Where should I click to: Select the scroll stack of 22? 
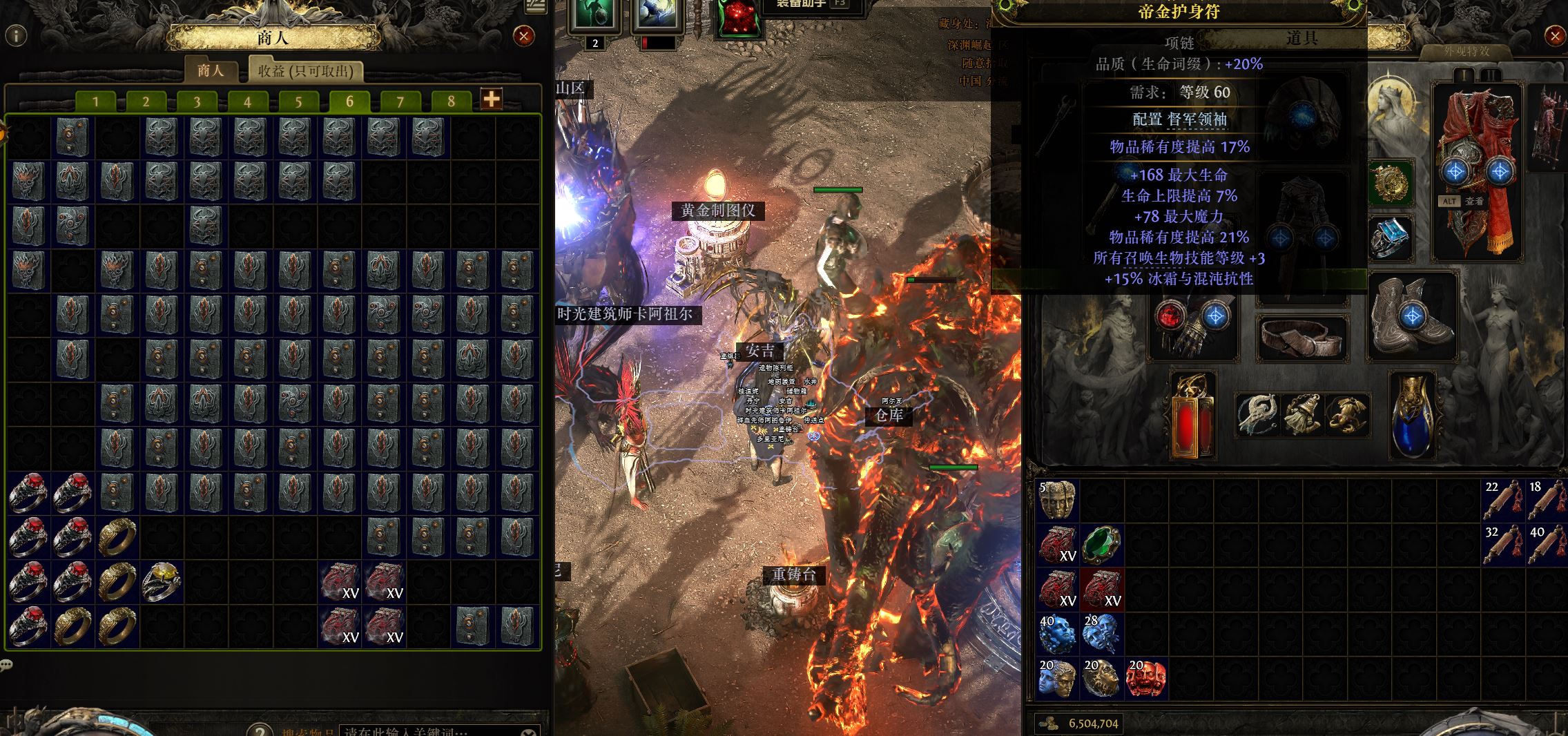(x=1502, y=500)
